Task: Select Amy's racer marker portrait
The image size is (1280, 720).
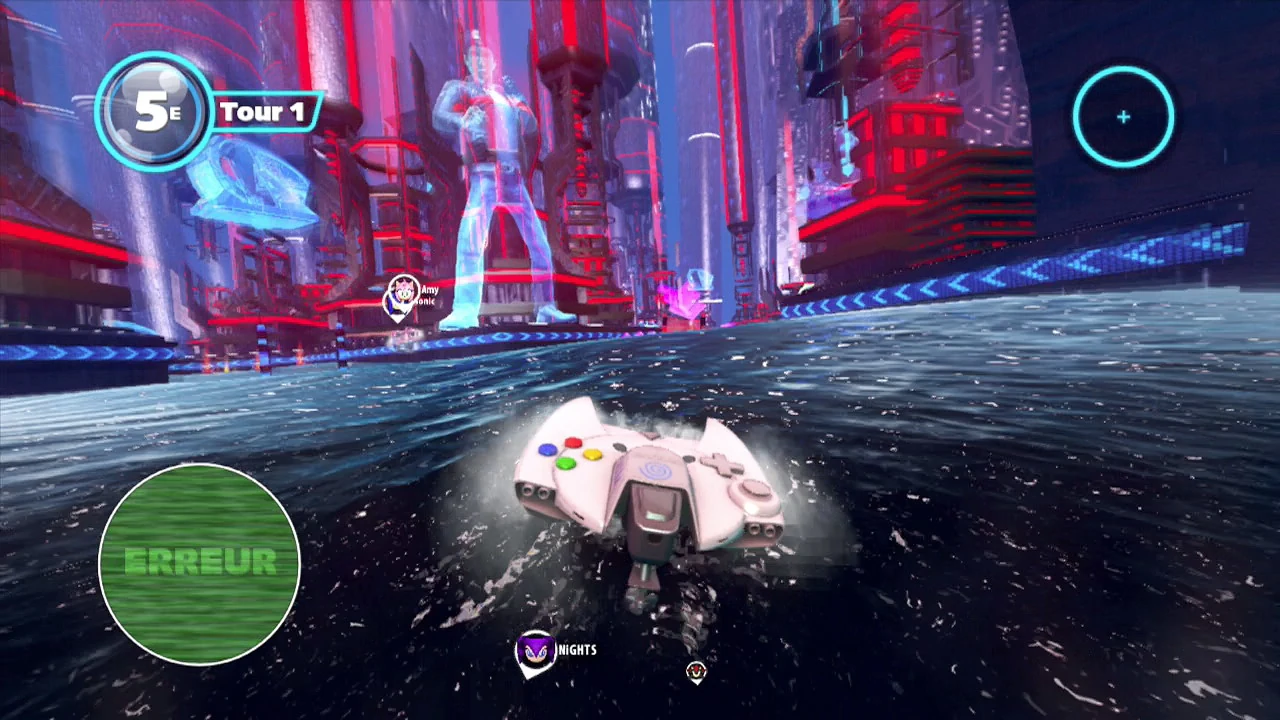Action: tap(404, 289)
